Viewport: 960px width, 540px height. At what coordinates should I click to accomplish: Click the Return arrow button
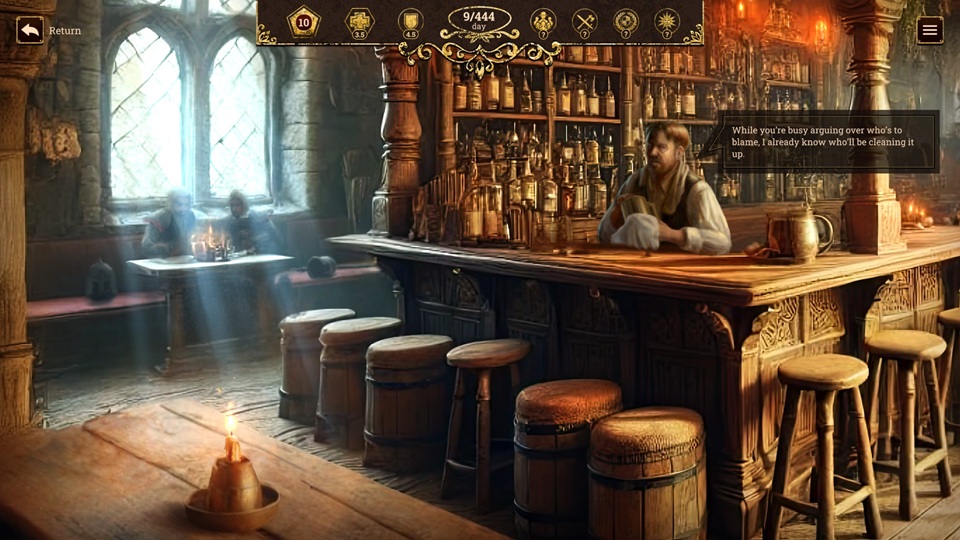point(30,30)
